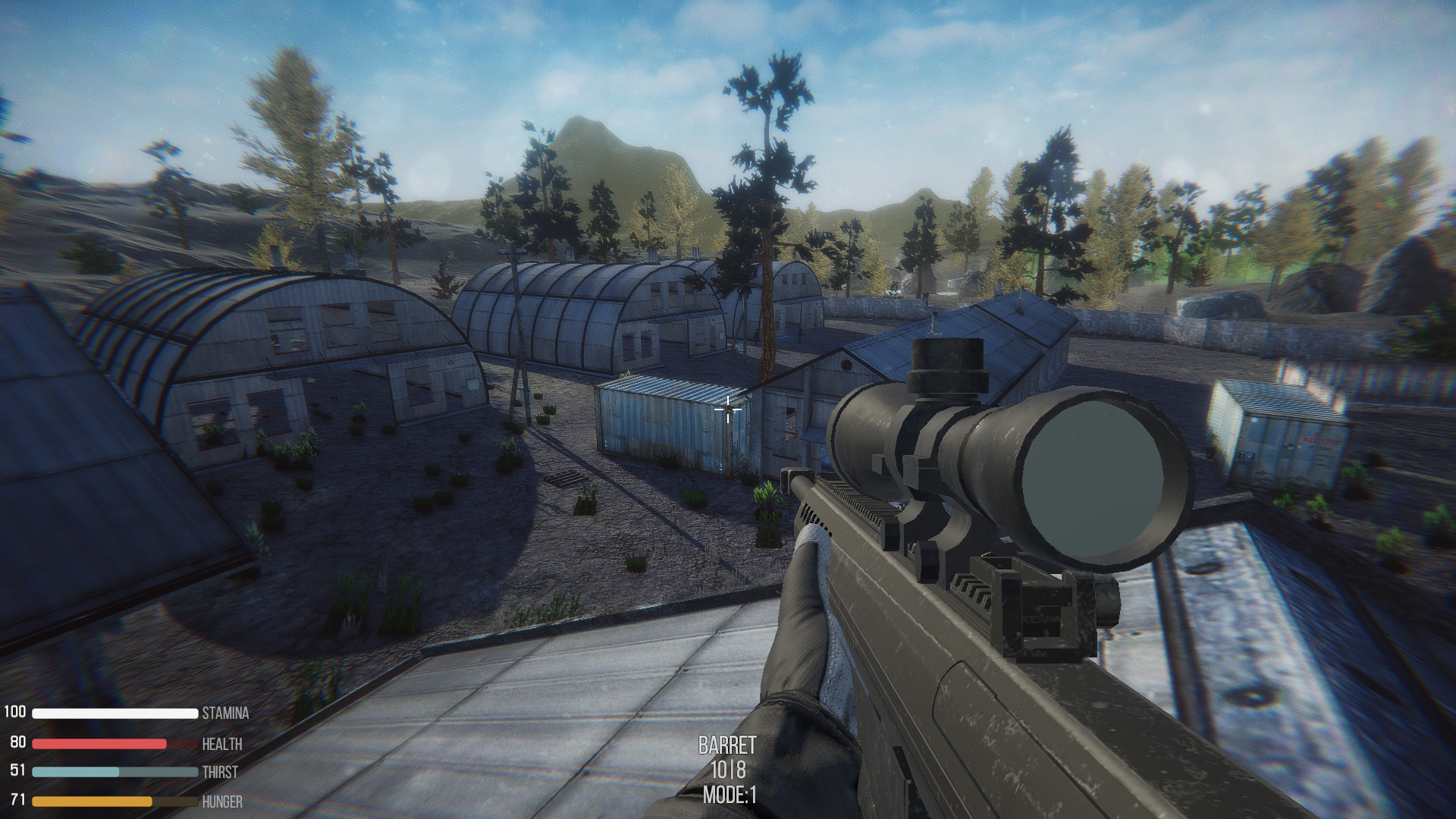
Task: Toggle the STAMINA label text
Action: (225, 714)
